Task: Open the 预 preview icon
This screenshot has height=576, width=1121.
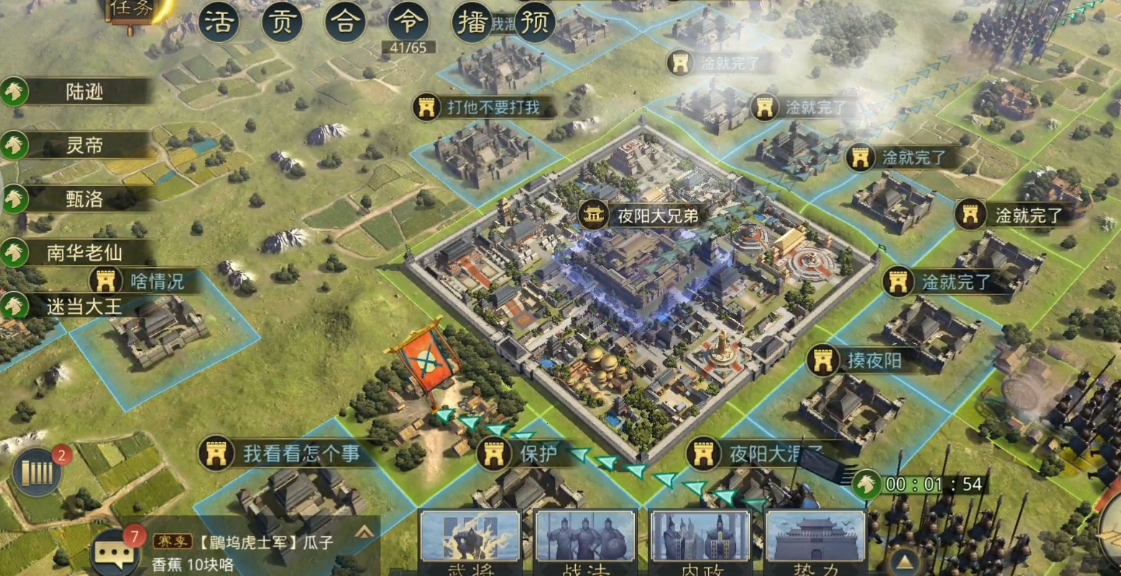Action: [x=535, y=21]
